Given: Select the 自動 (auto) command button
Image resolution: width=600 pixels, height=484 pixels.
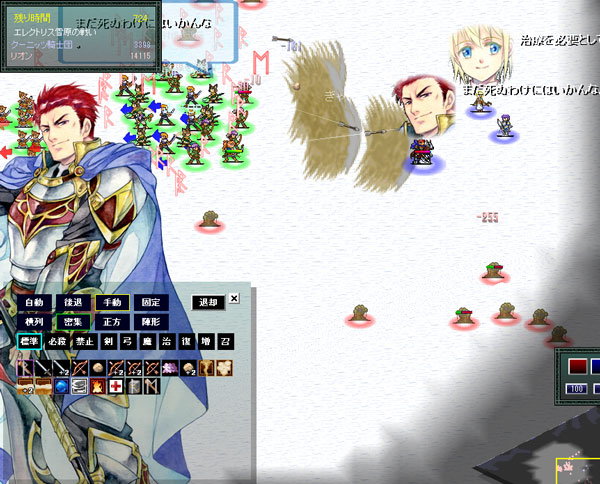Looking at the screenshot, I should click(35, 302).
